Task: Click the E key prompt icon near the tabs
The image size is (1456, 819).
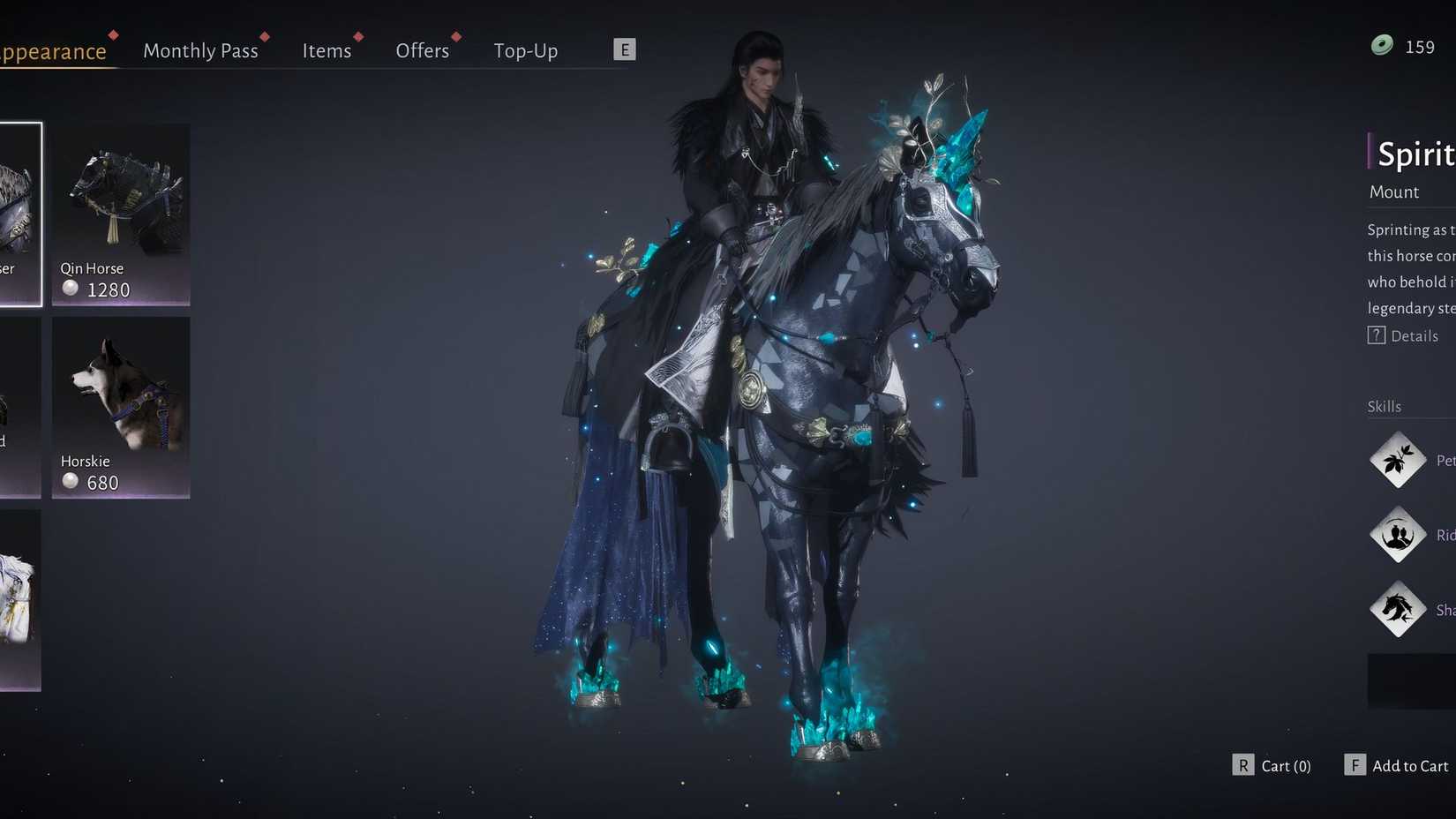Action: click(x=626, y=49)
